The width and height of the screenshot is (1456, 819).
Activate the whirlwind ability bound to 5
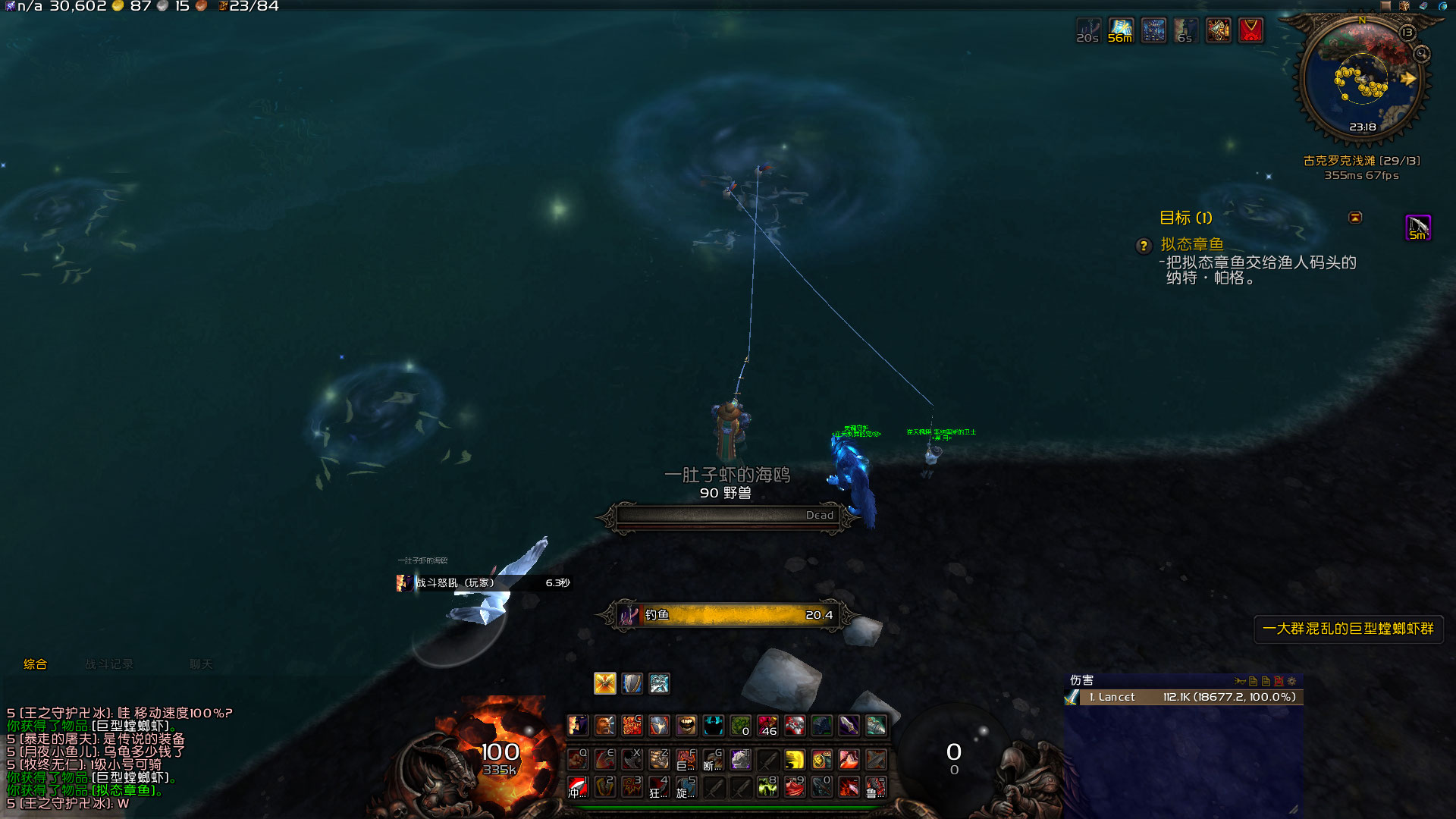pos(686,787)
